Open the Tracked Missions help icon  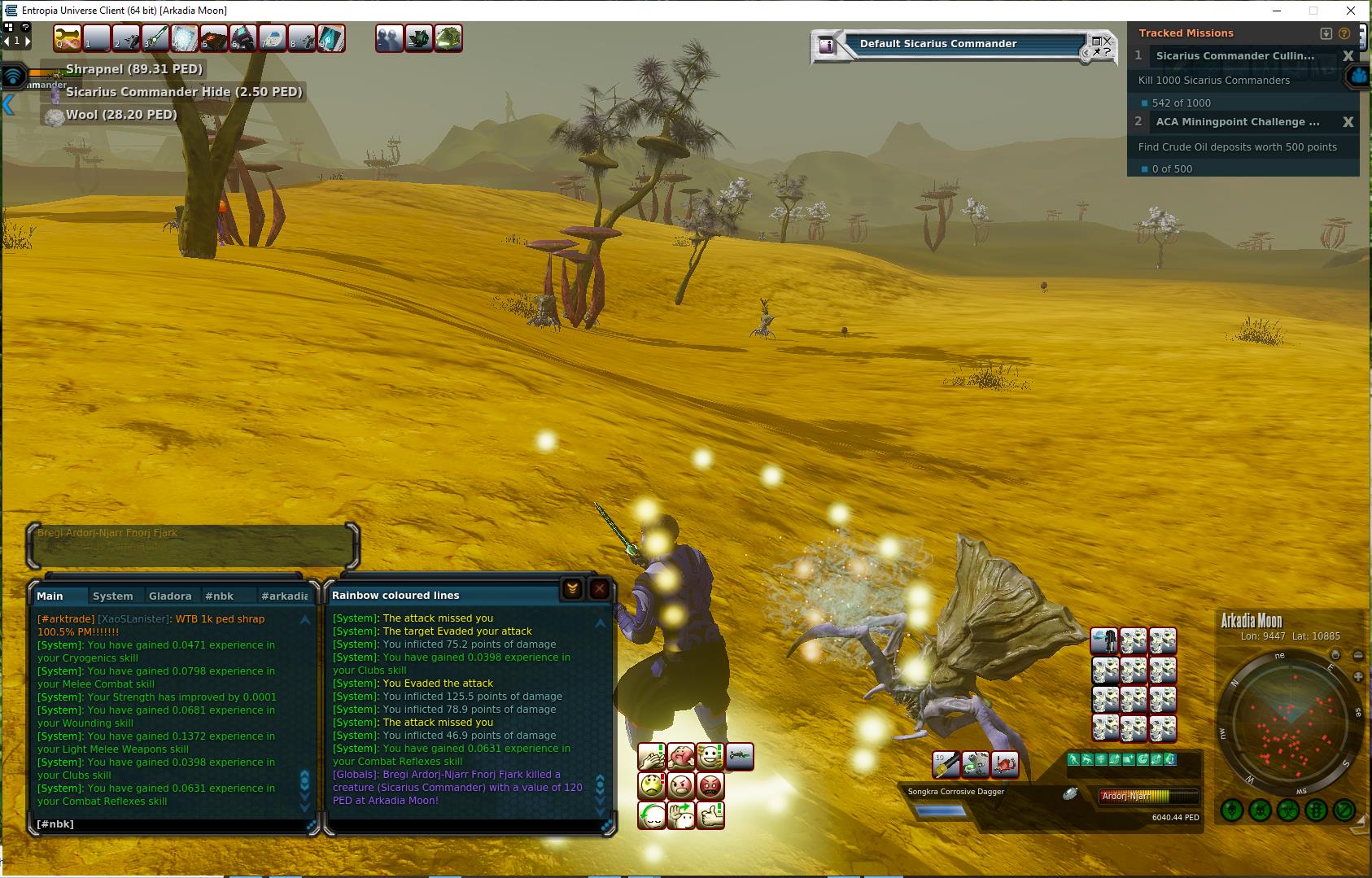coord(1344,33)
